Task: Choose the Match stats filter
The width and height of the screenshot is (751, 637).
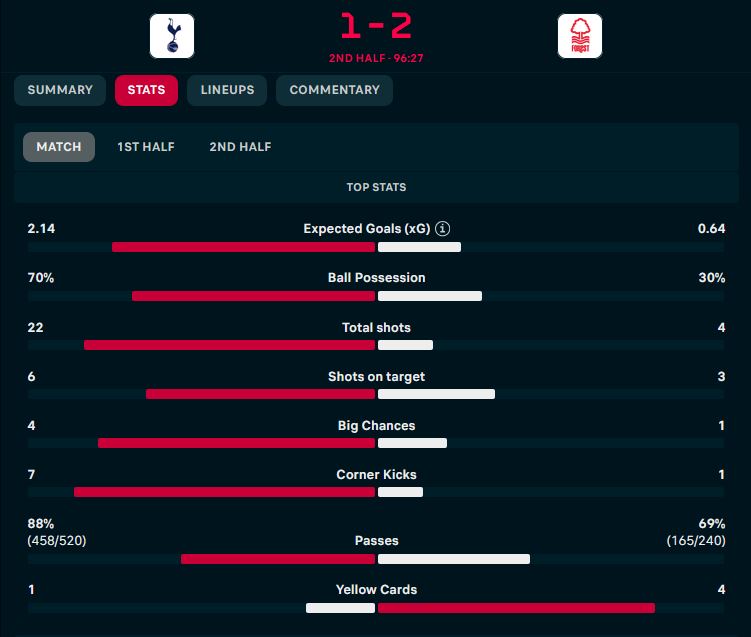Action: [59, 147]
